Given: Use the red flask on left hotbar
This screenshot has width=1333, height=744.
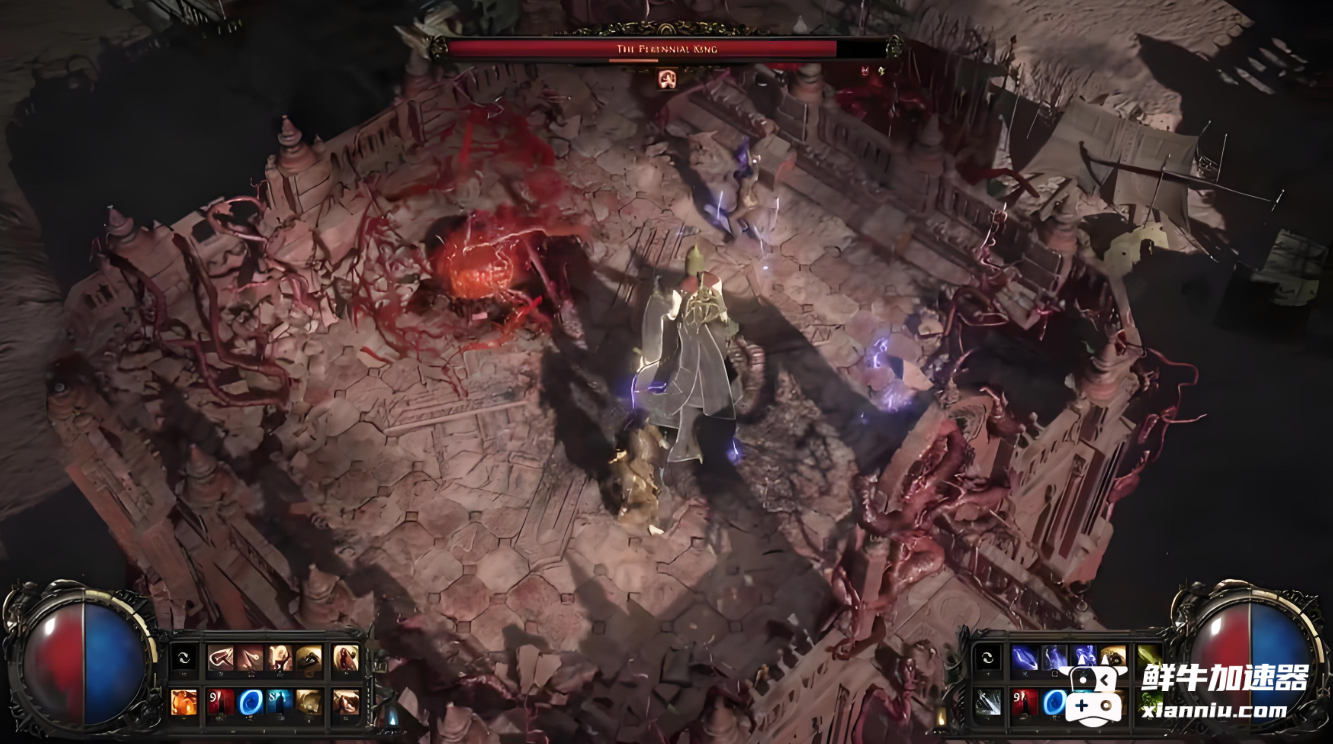Looking at the screenshot, I should tap(221, 701).
